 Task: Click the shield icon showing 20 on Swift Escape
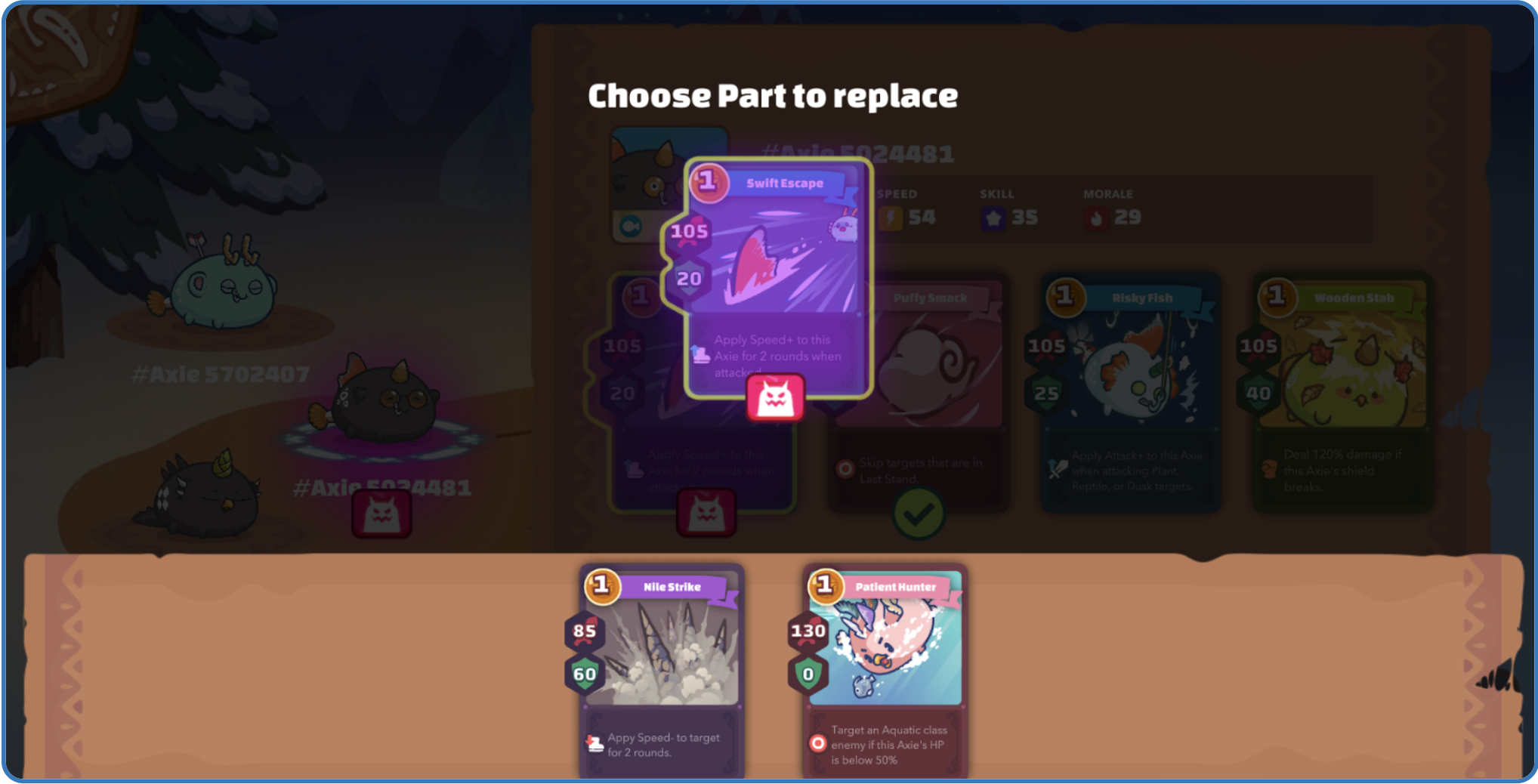690,278
